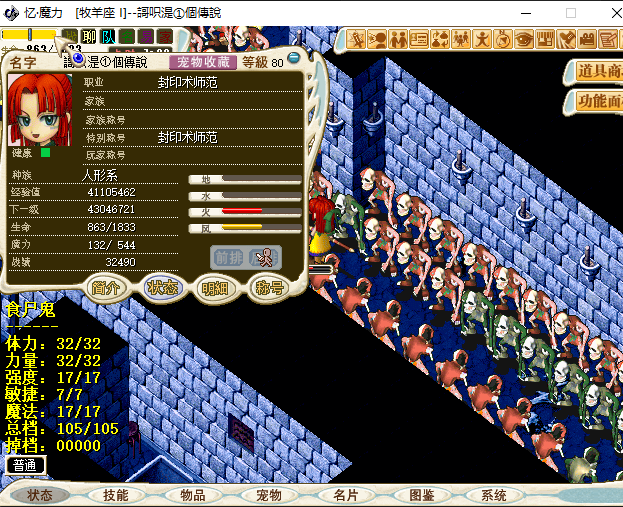Toggle the 队 team channel button

[108, 37]
